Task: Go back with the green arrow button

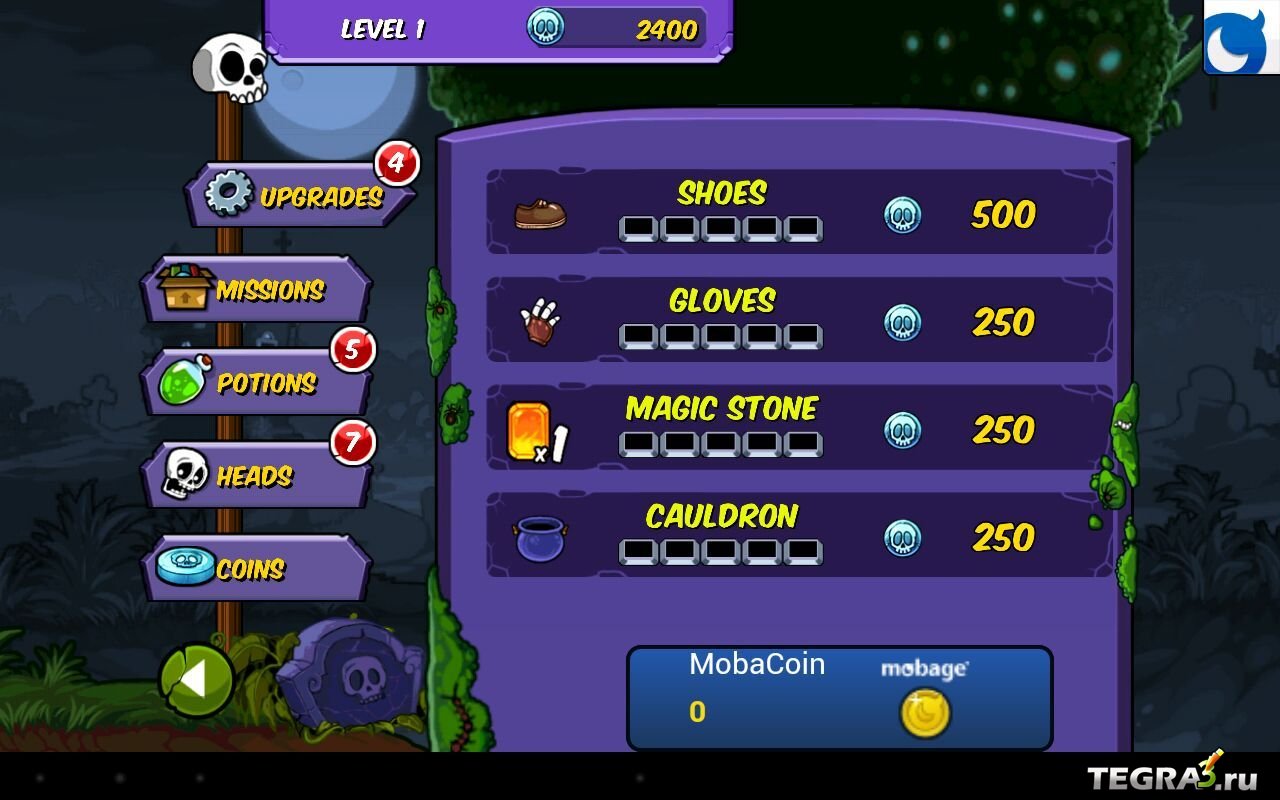Action: tap(196, 681)
